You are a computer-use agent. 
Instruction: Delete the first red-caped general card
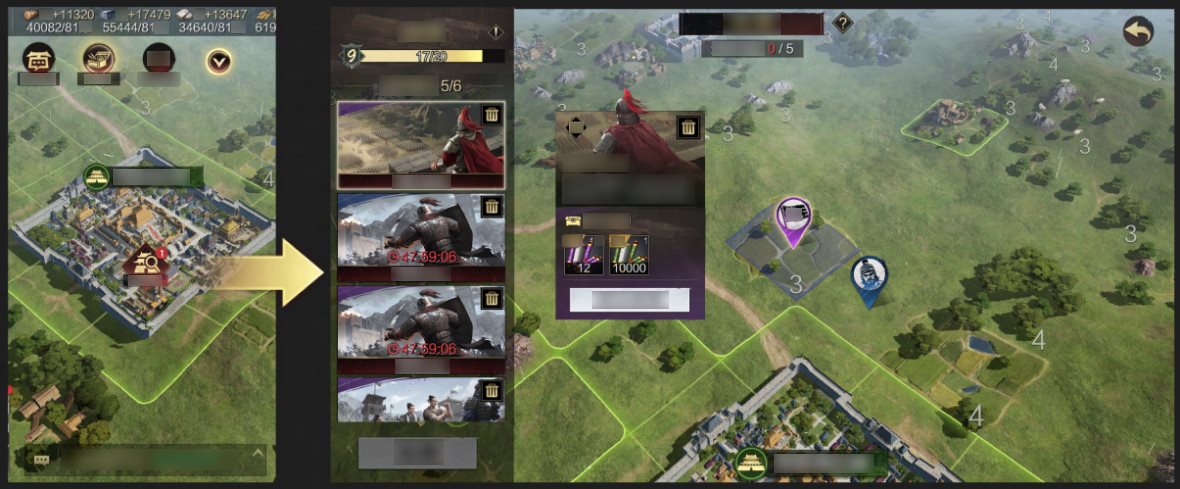[491, 115]
